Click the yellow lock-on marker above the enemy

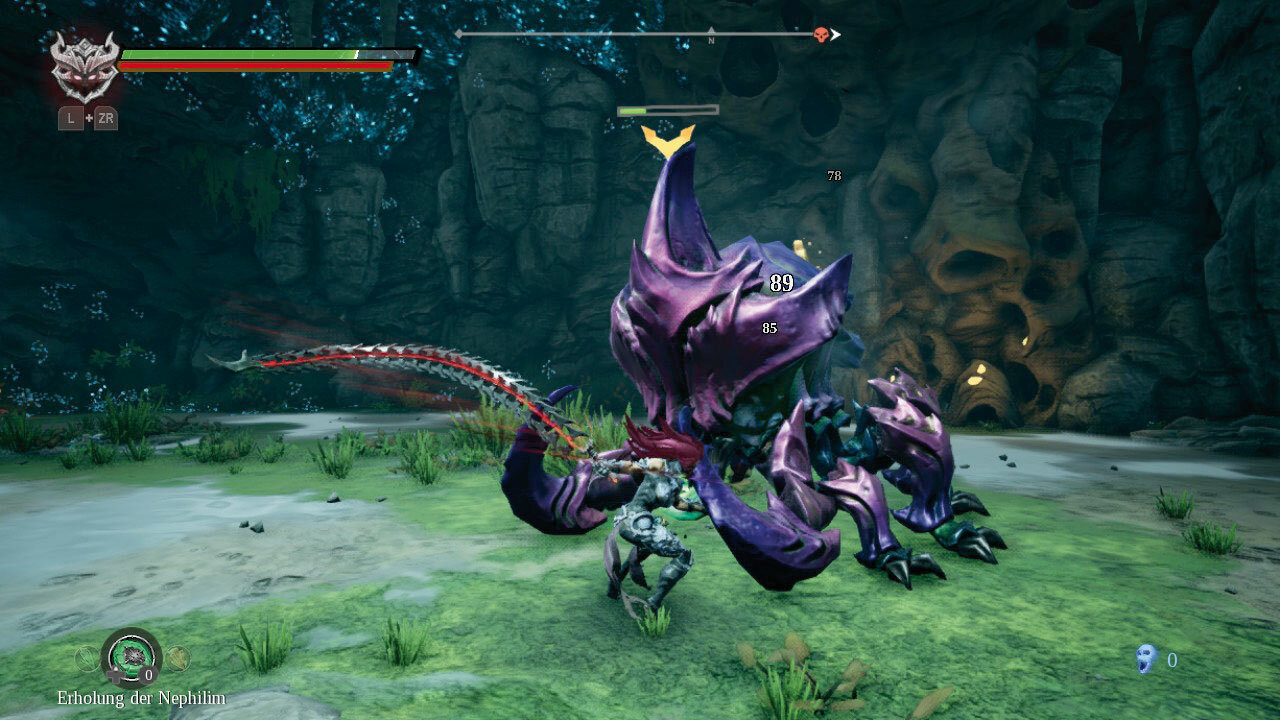[x=667, y=139]
